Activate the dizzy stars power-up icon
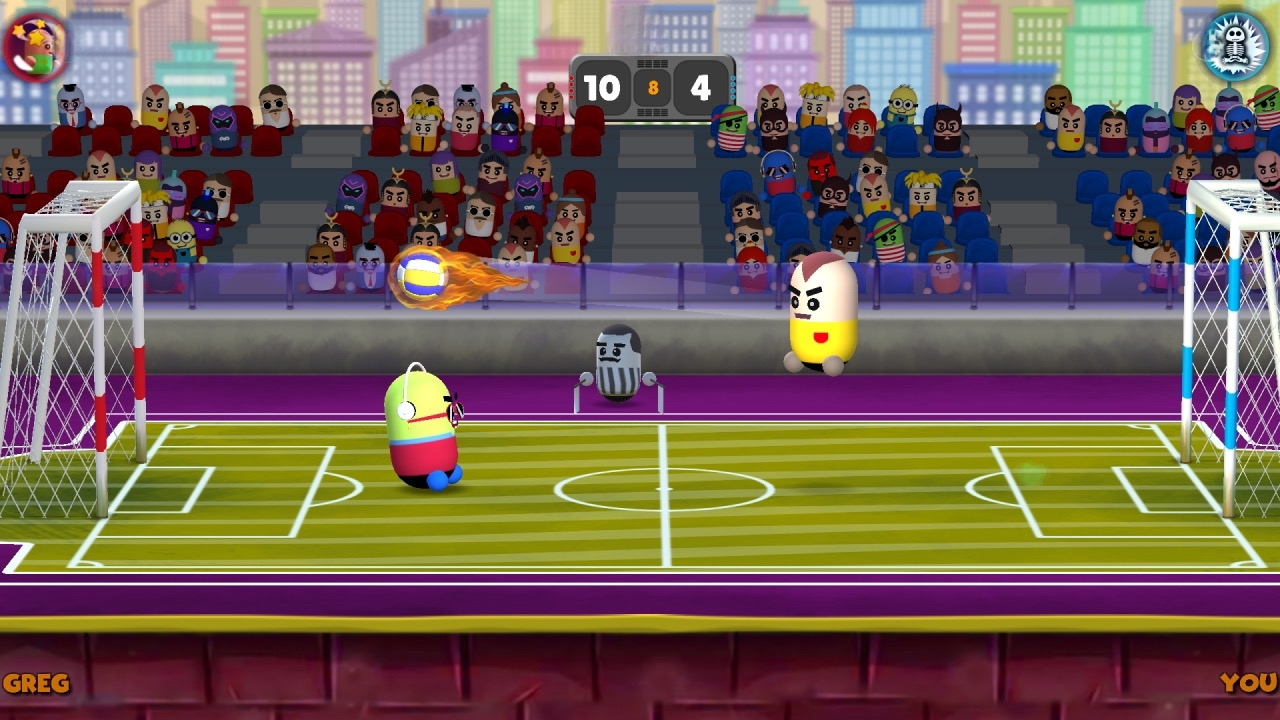This screenshot has height=720, width=1280. (x=36, y=47)
